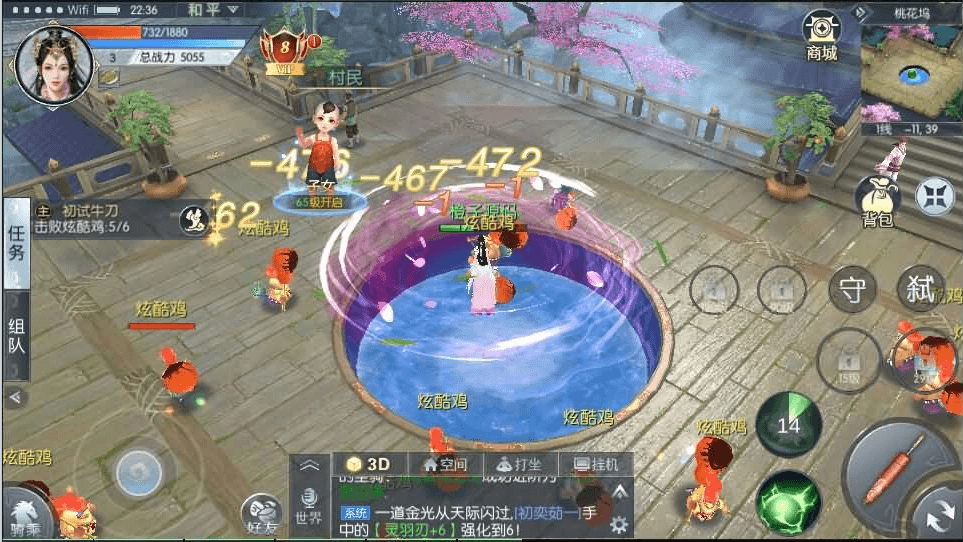Open the 商城 shop
This screenshot has width=963, height=542.
(822, 37)
